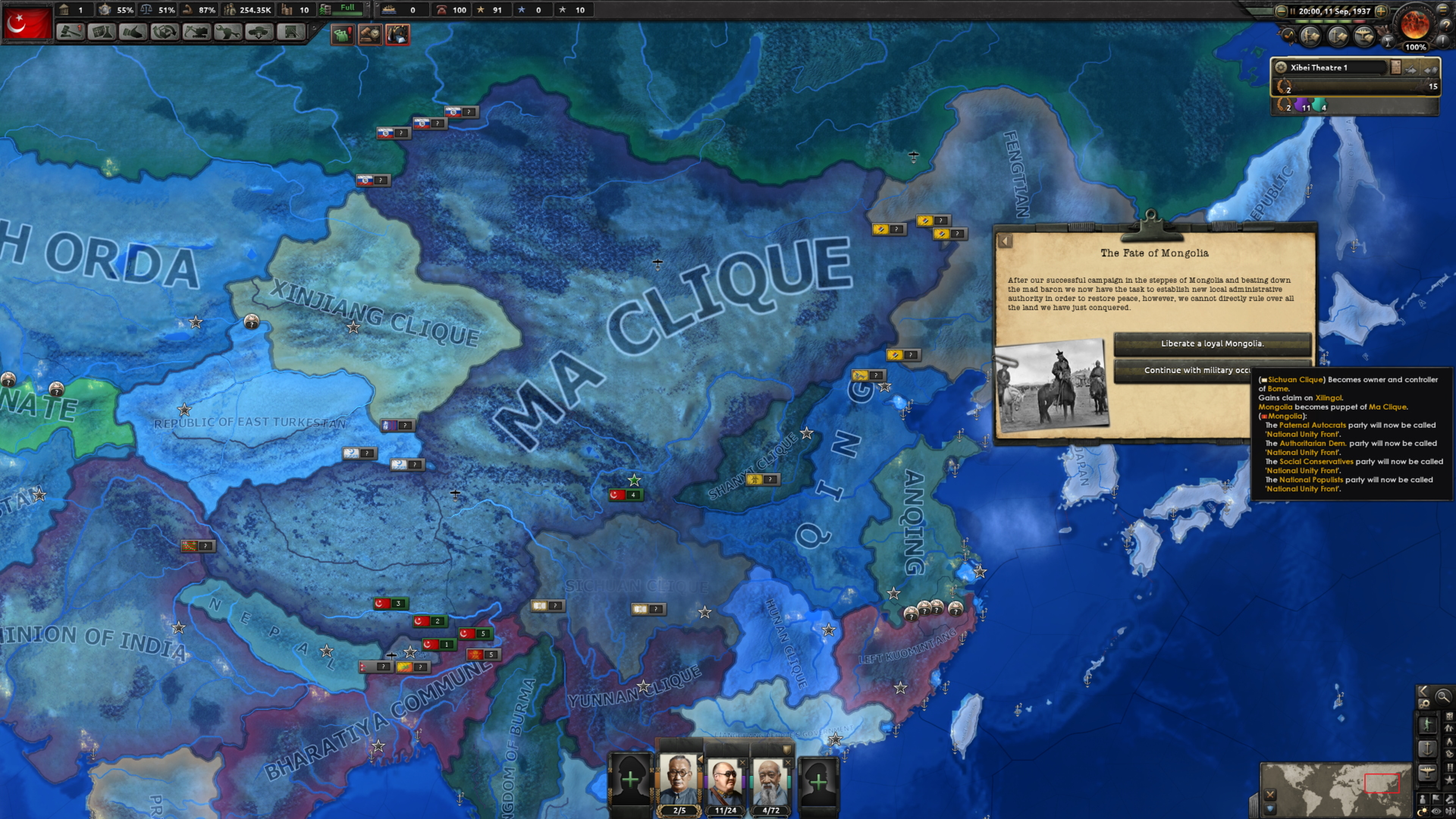Open the trade tab icon
Viewport: 1456px width, 819px height.
coord(165,32)
